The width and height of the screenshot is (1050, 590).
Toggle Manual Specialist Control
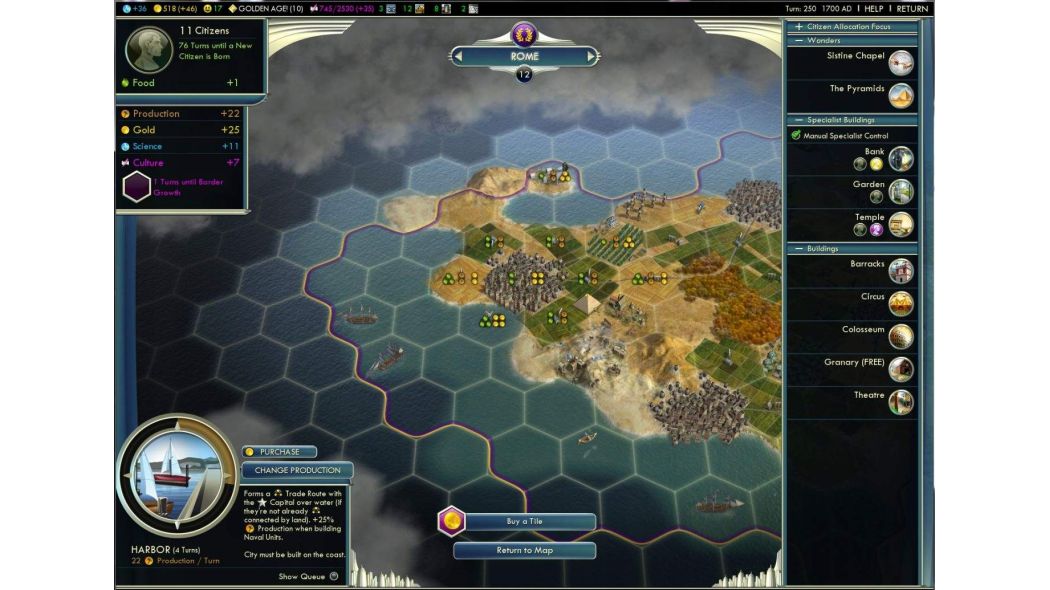coord(796,135)
